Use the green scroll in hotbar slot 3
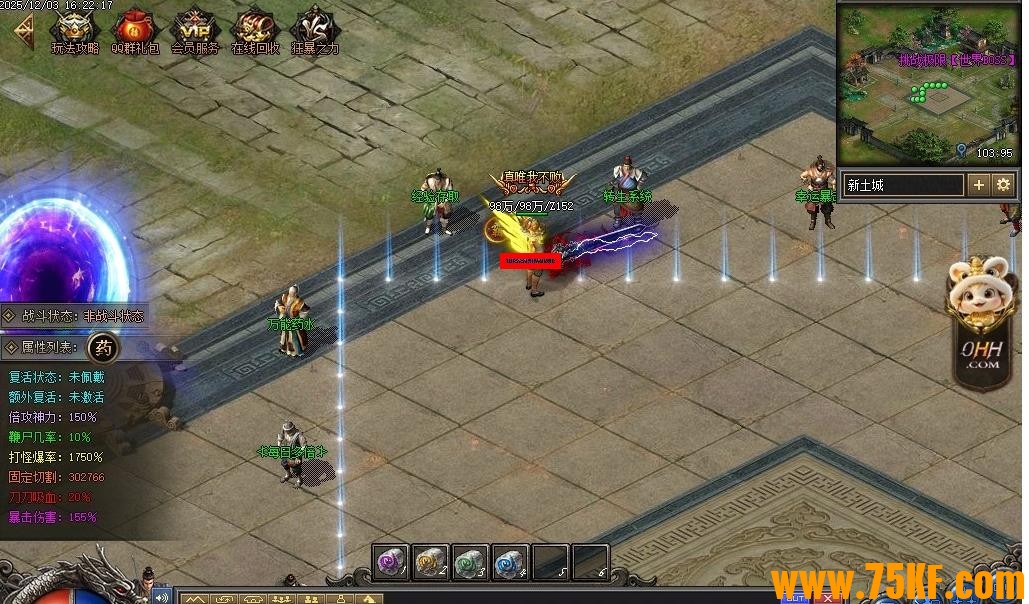This screenshot has width=1029, height=604. point(471,562)
